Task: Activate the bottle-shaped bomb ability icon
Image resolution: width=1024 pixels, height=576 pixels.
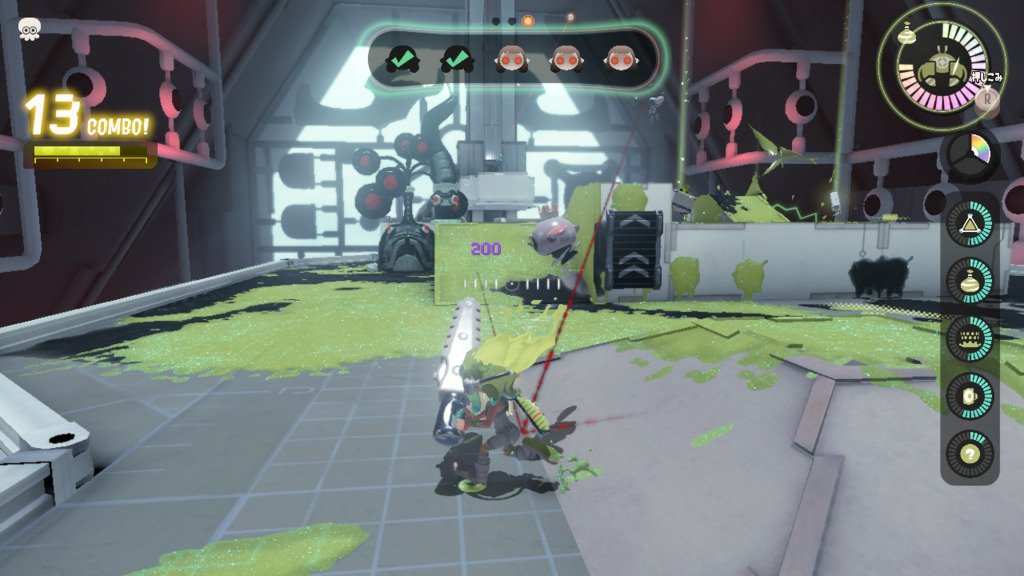Action: [x=969, y=281]
